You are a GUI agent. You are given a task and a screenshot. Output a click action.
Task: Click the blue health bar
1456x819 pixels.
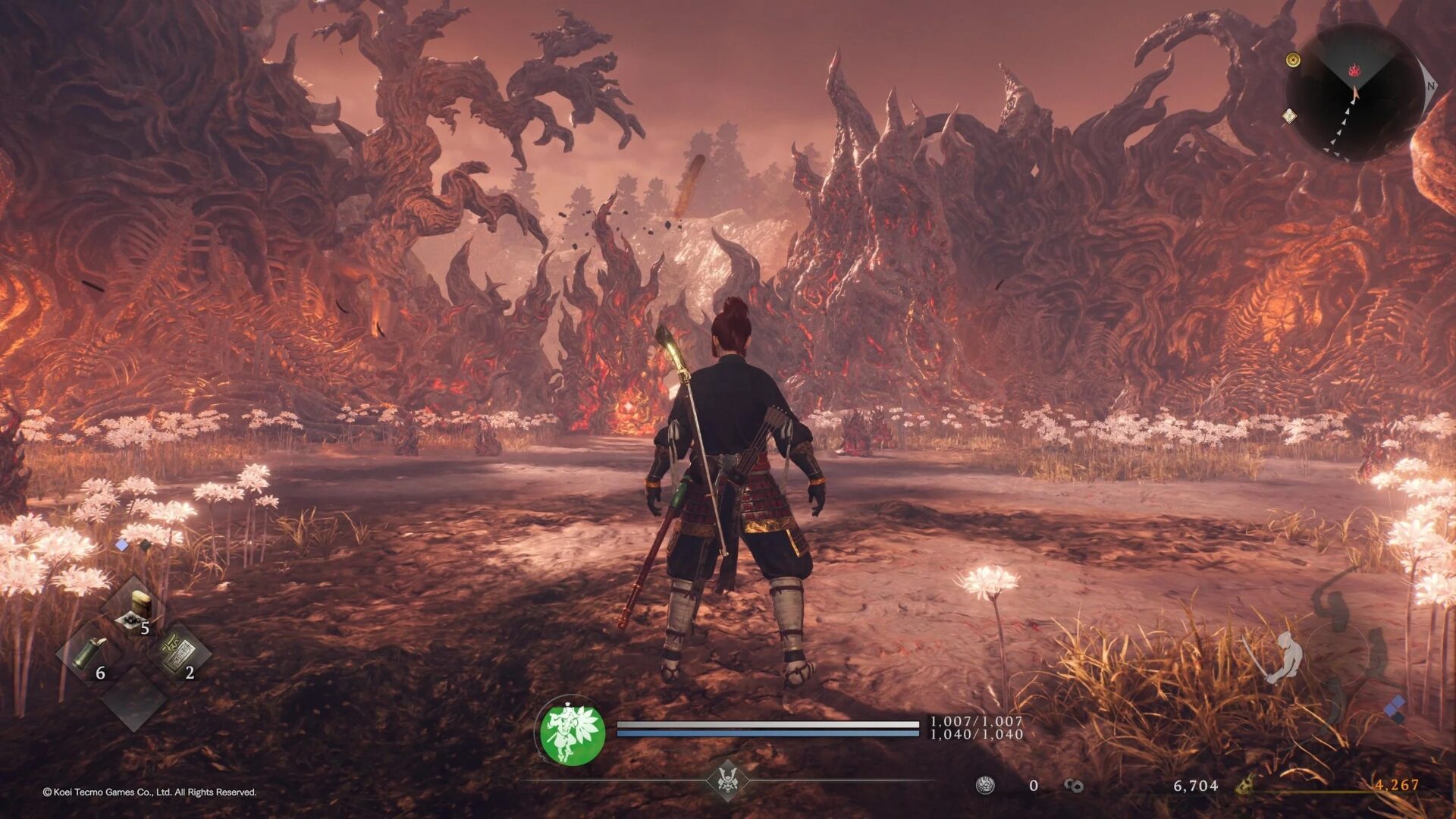(x=766, y=724)
